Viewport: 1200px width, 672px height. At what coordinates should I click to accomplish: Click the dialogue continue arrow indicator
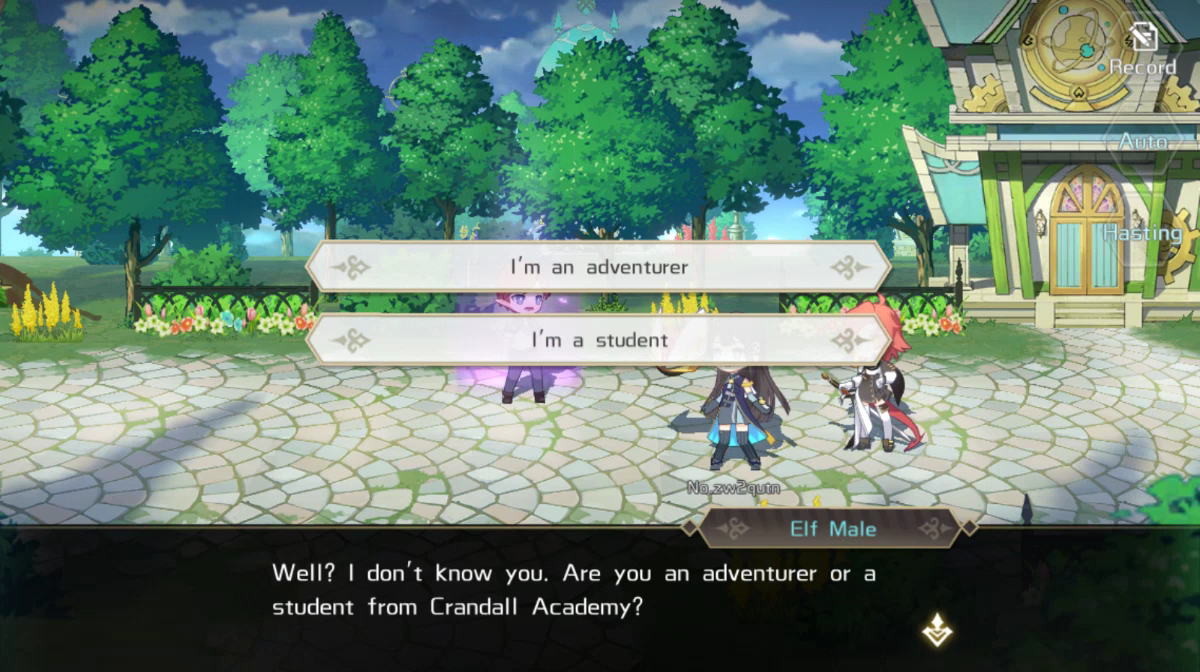click(936, 629)
